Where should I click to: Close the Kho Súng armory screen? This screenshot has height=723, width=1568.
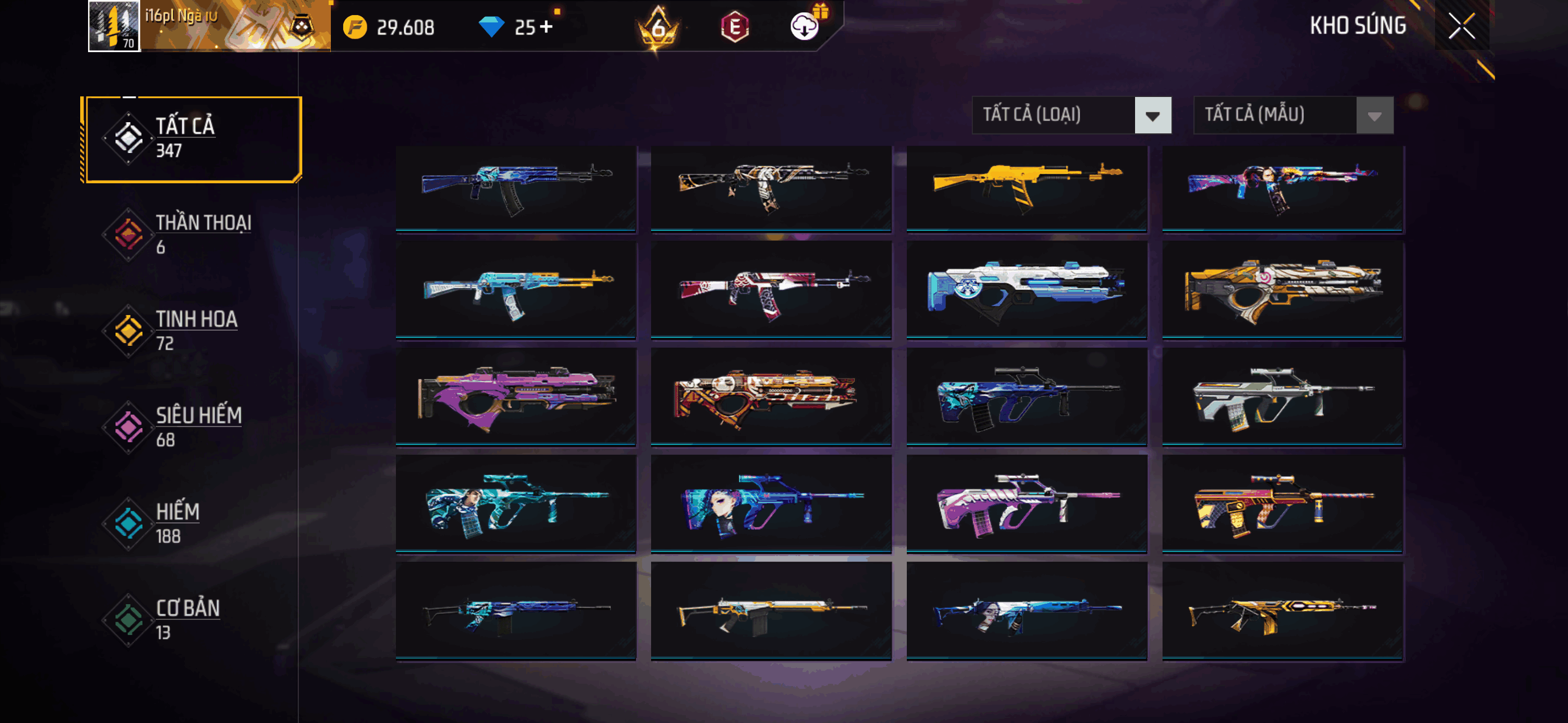[1461, 26]
